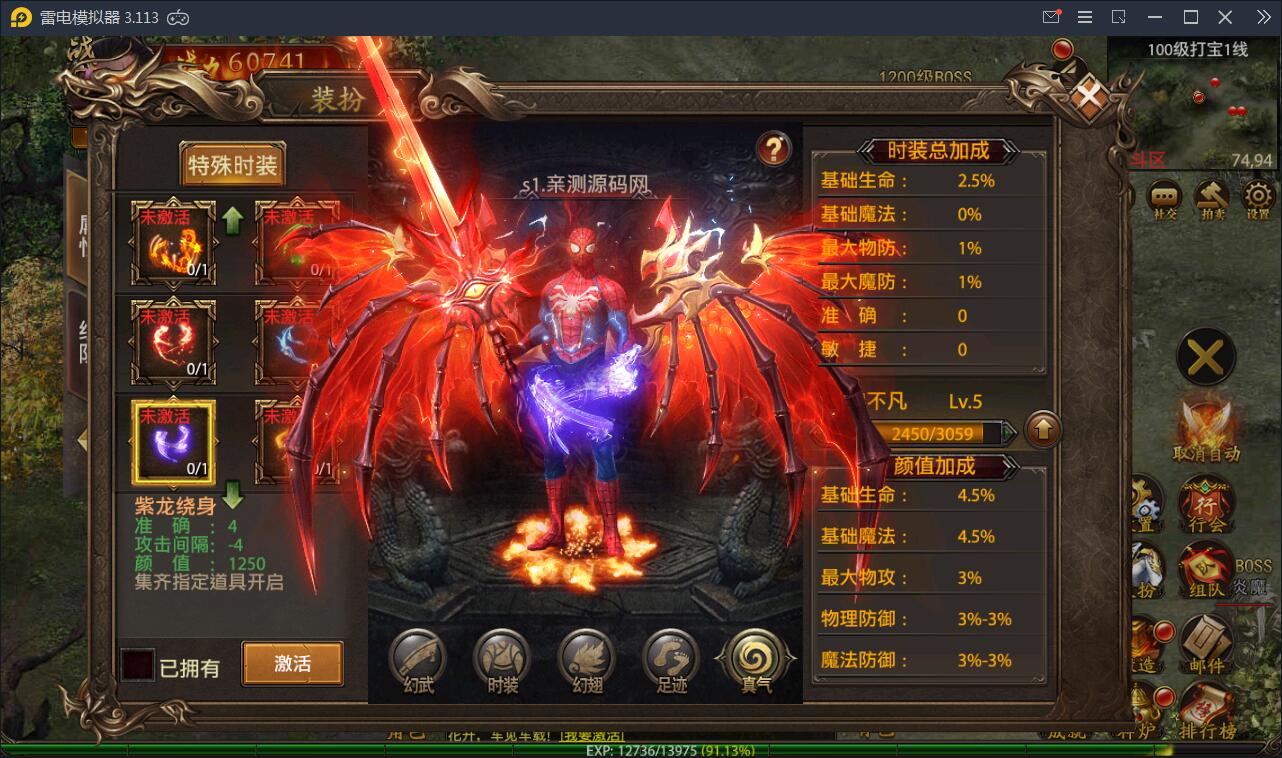Expand the emulator toolbar chevron at top right
This screenshot has width=1282, height=758.
tap(1266, 16)
